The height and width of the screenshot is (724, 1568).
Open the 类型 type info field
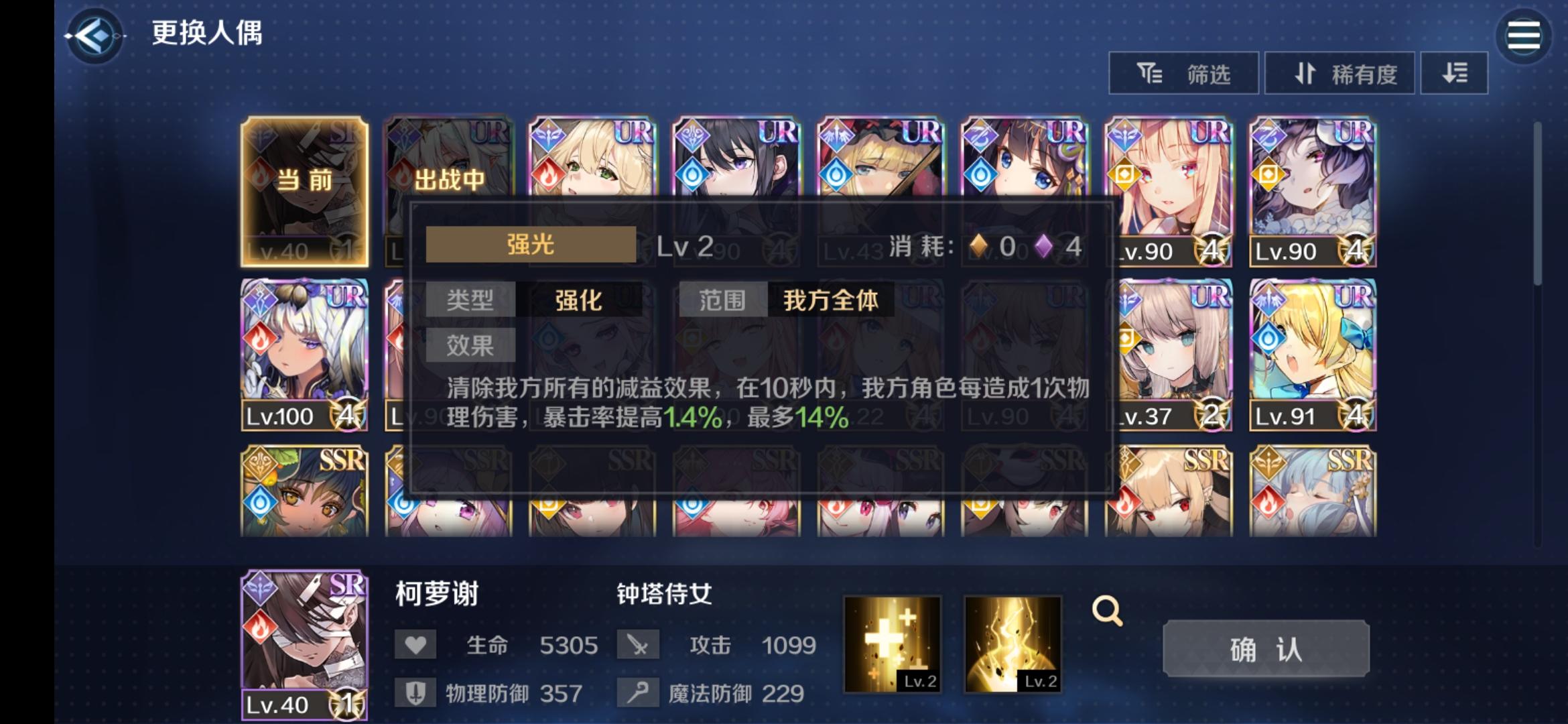pyautogui.click(x=470, y=301)
